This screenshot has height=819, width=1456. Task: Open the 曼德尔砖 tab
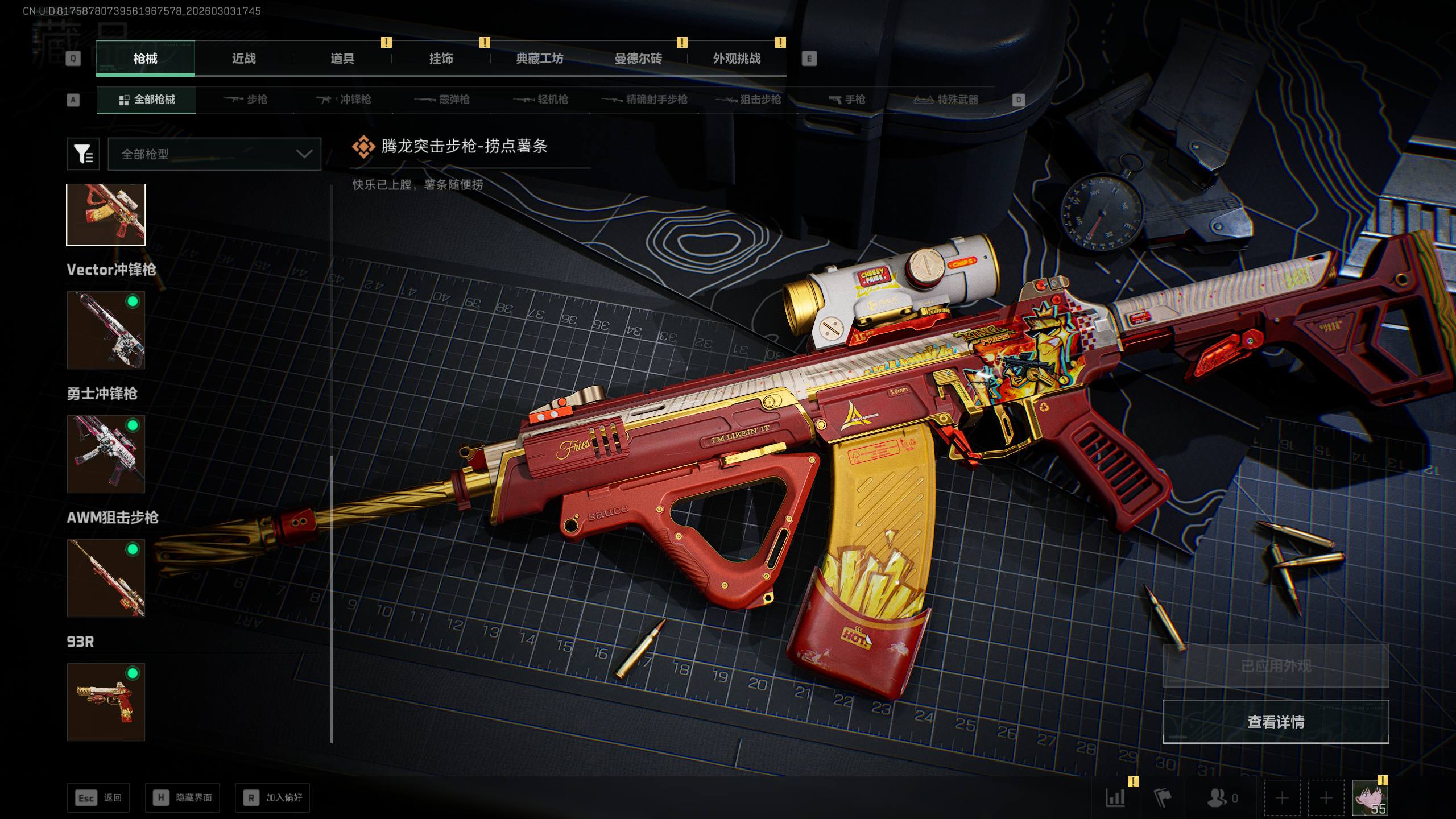coord(638,59)
